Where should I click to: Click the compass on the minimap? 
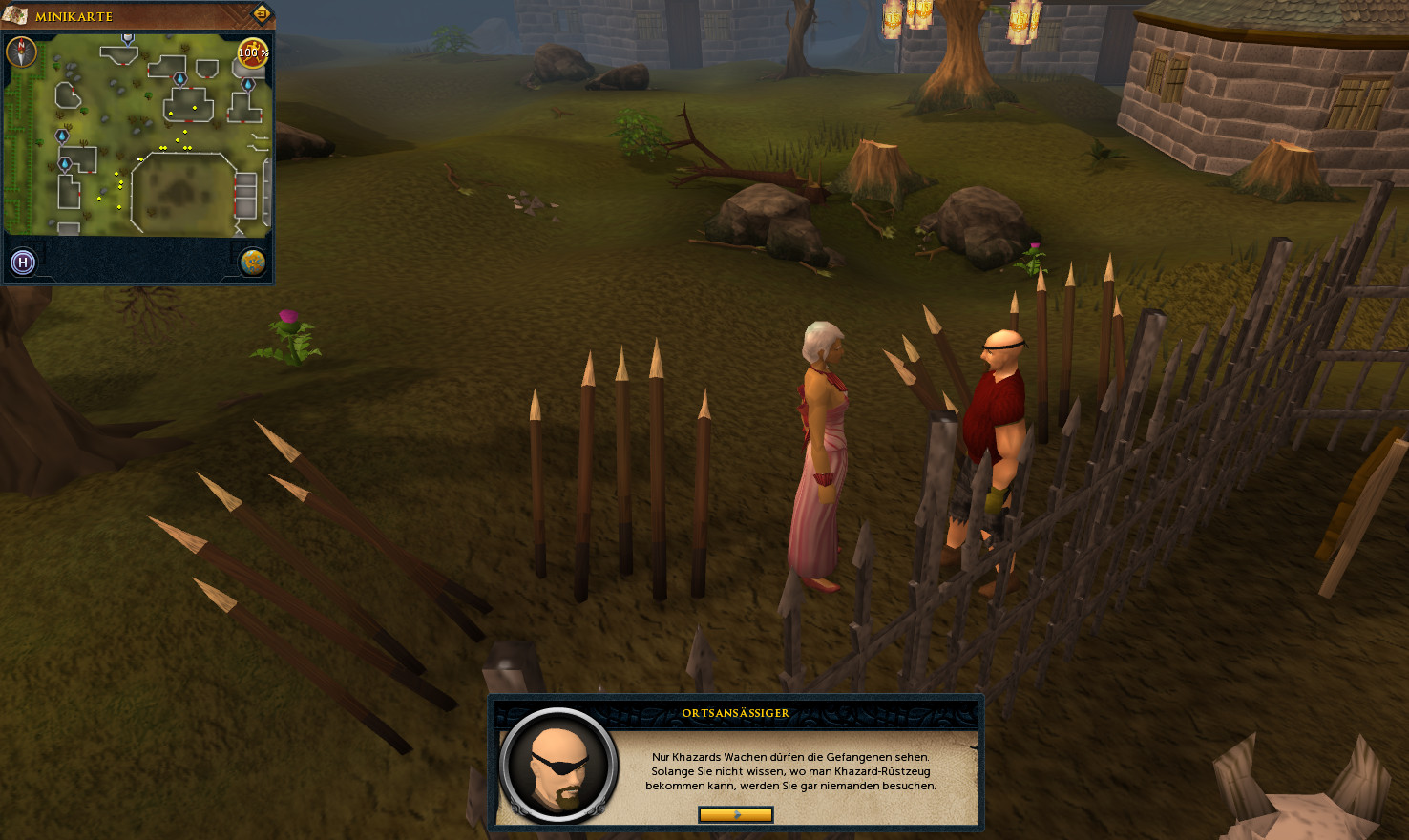click(x=21, y=52)
